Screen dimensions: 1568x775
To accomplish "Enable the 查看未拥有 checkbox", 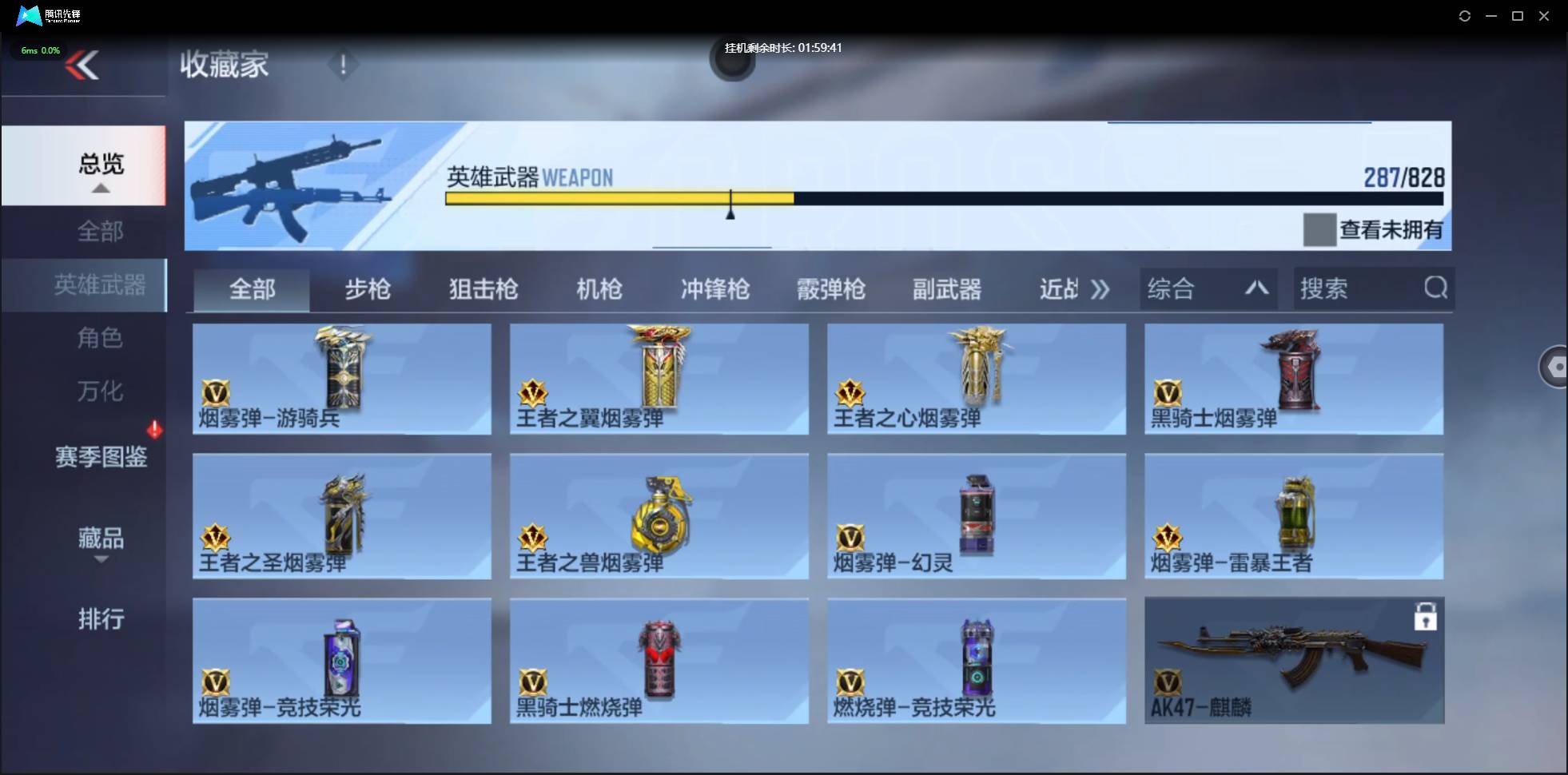I will click(x=1320, y=230).
